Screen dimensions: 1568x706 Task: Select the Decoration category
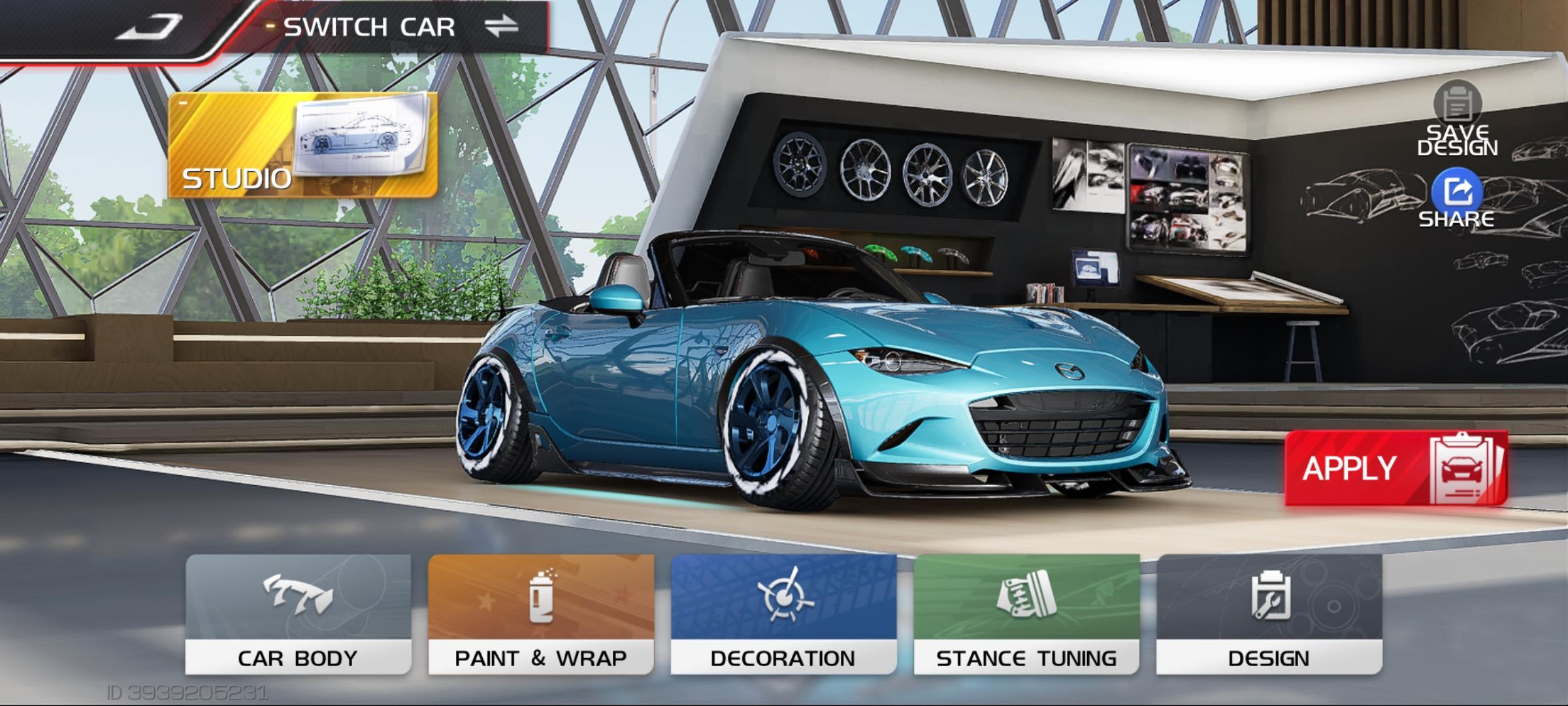pos(783,614)
